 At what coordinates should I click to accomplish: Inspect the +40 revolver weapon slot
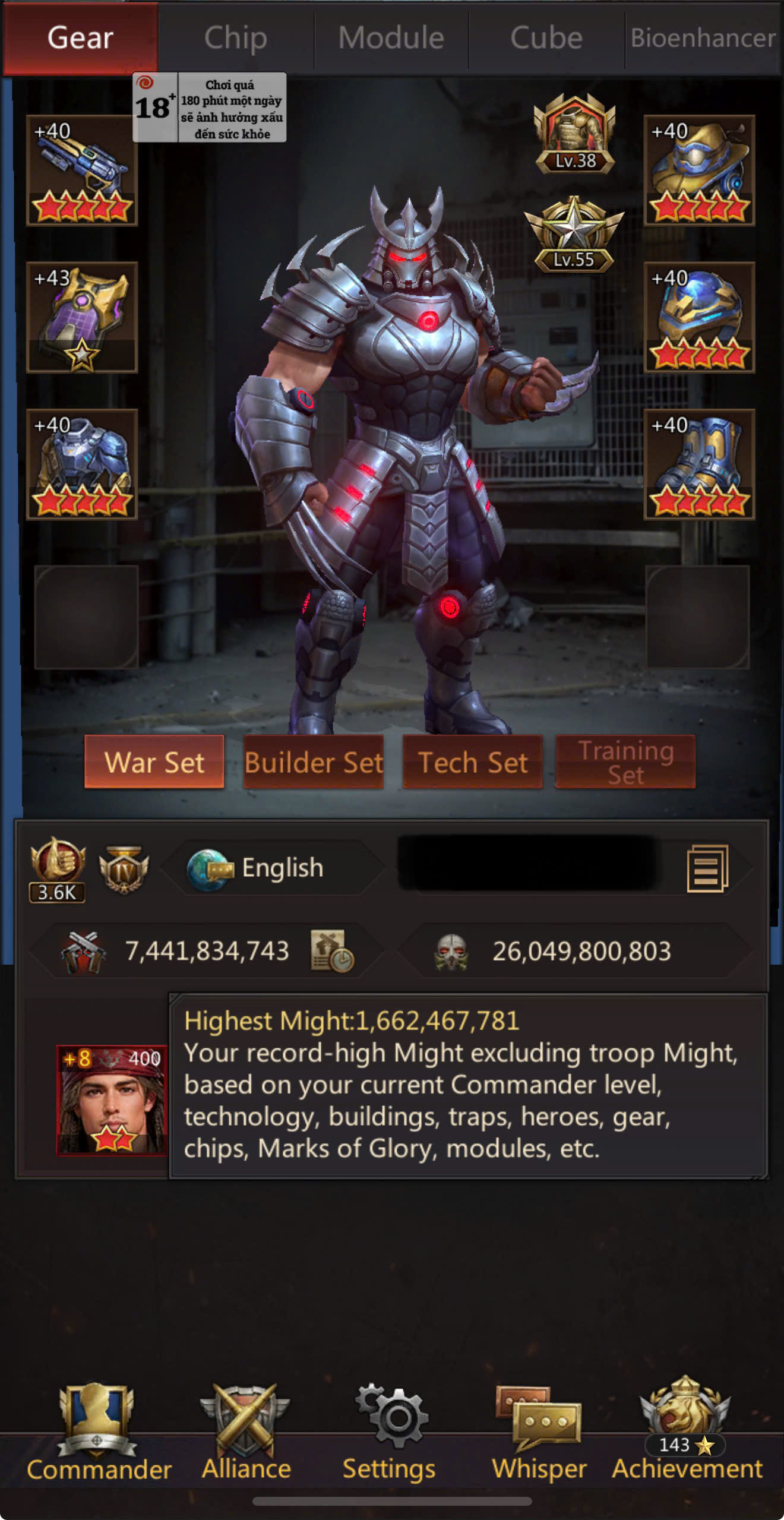[82, 170]
